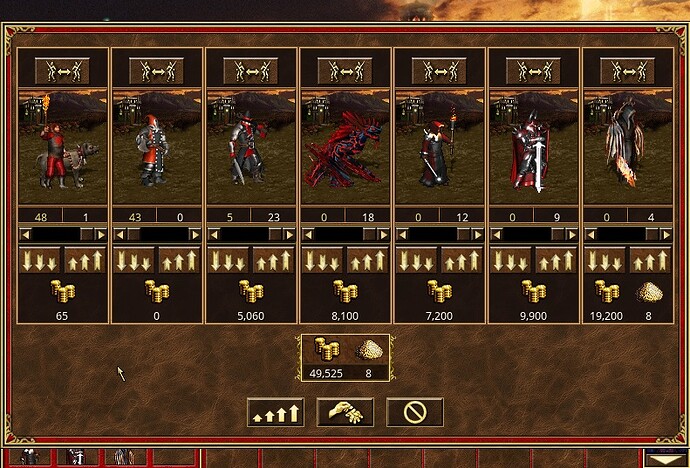The image size is (690, 468).
Task: Confirm purchase with the gold hand button
Action: 345,412
